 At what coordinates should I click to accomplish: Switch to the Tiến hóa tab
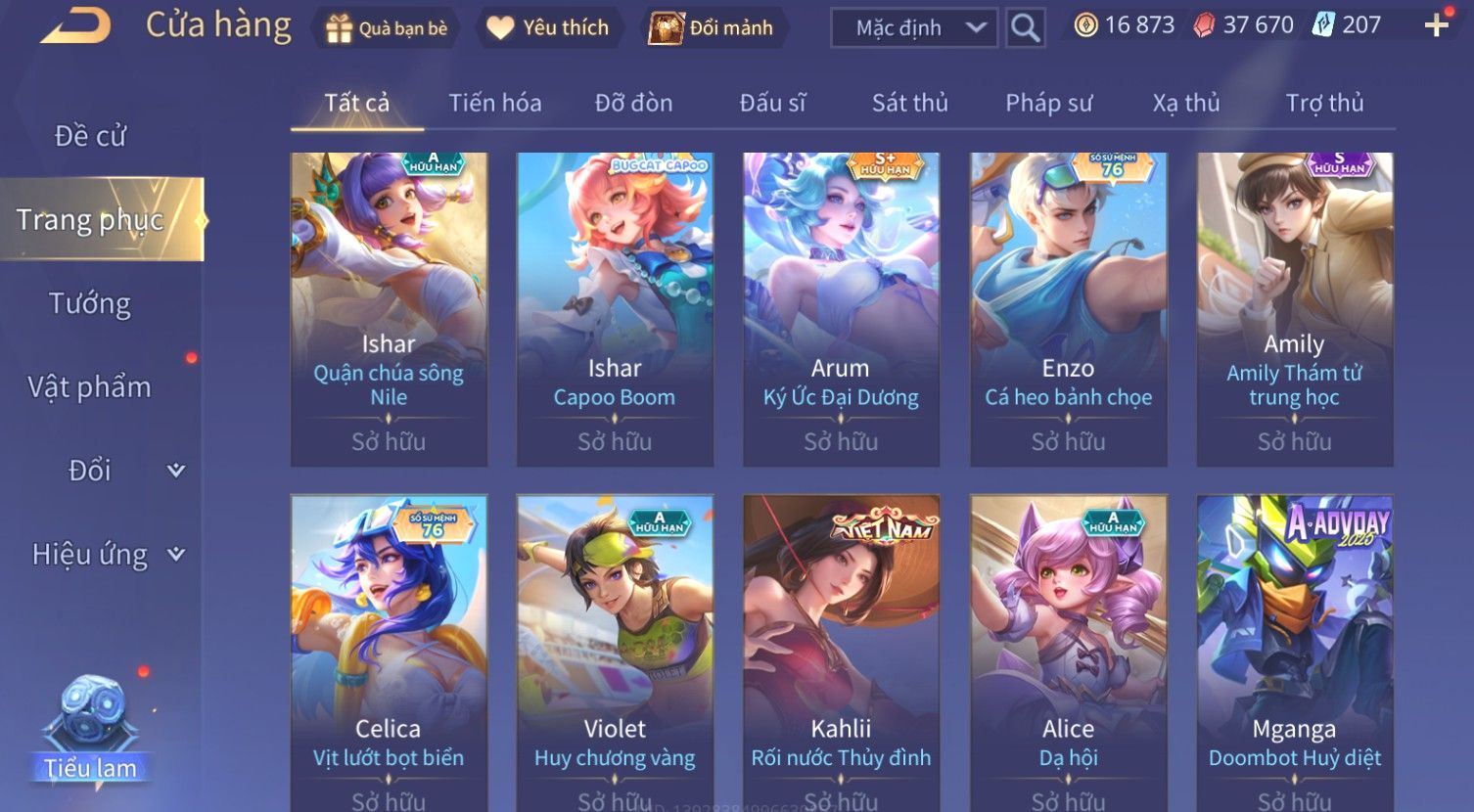pyautogui.click(x=494, y=103)
